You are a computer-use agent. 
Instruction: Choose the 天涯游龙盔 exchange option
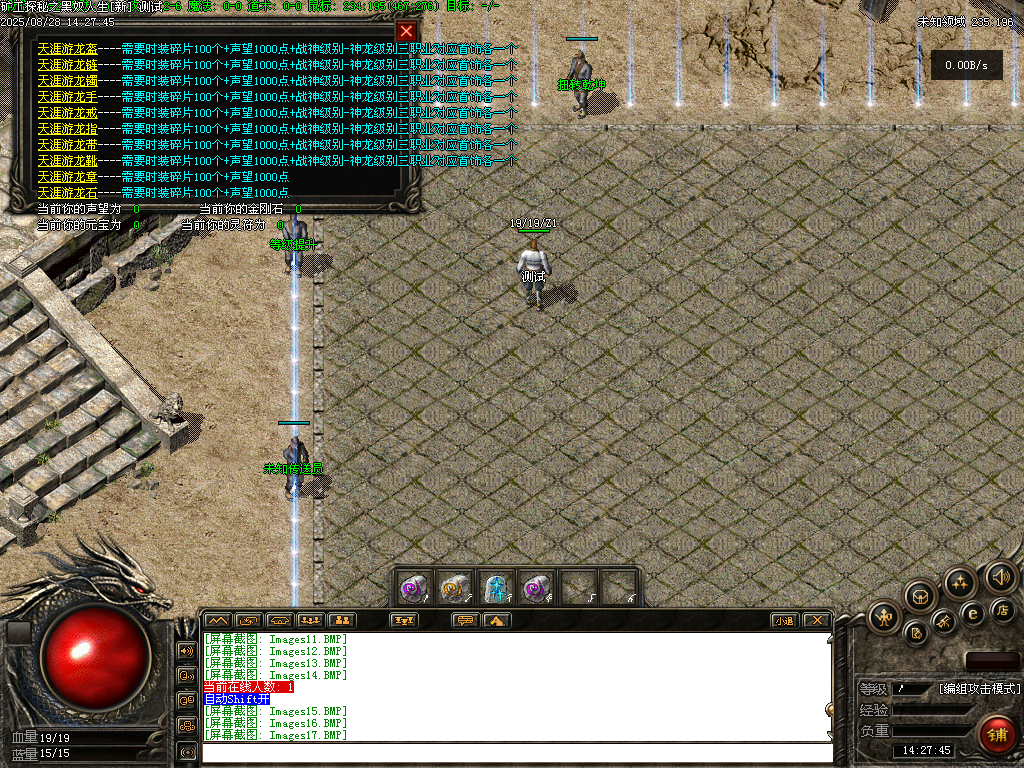(x=67, y=48)
